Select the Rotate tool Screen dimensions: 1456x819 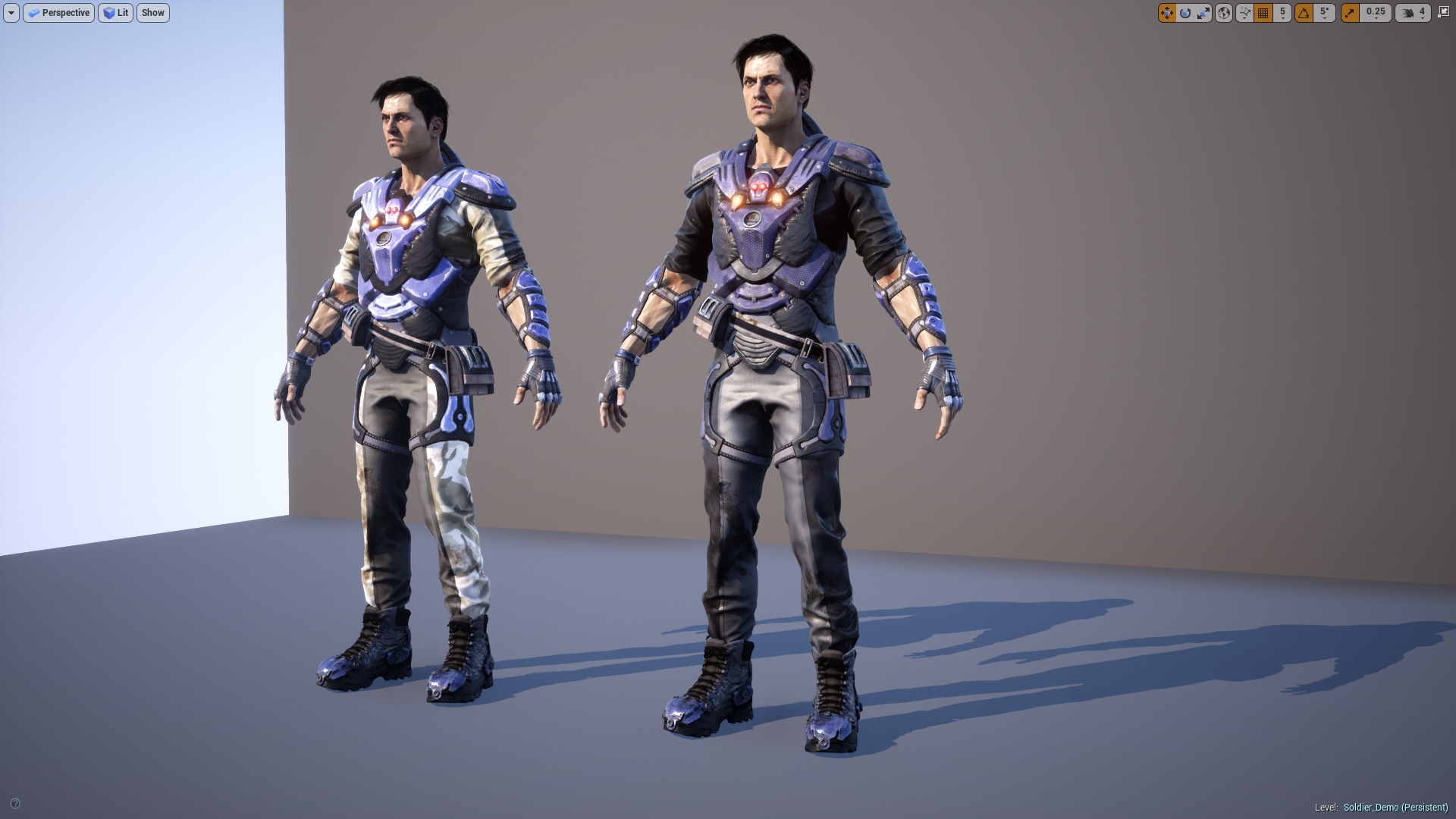pyautogui.click(x=1185, y=13)
